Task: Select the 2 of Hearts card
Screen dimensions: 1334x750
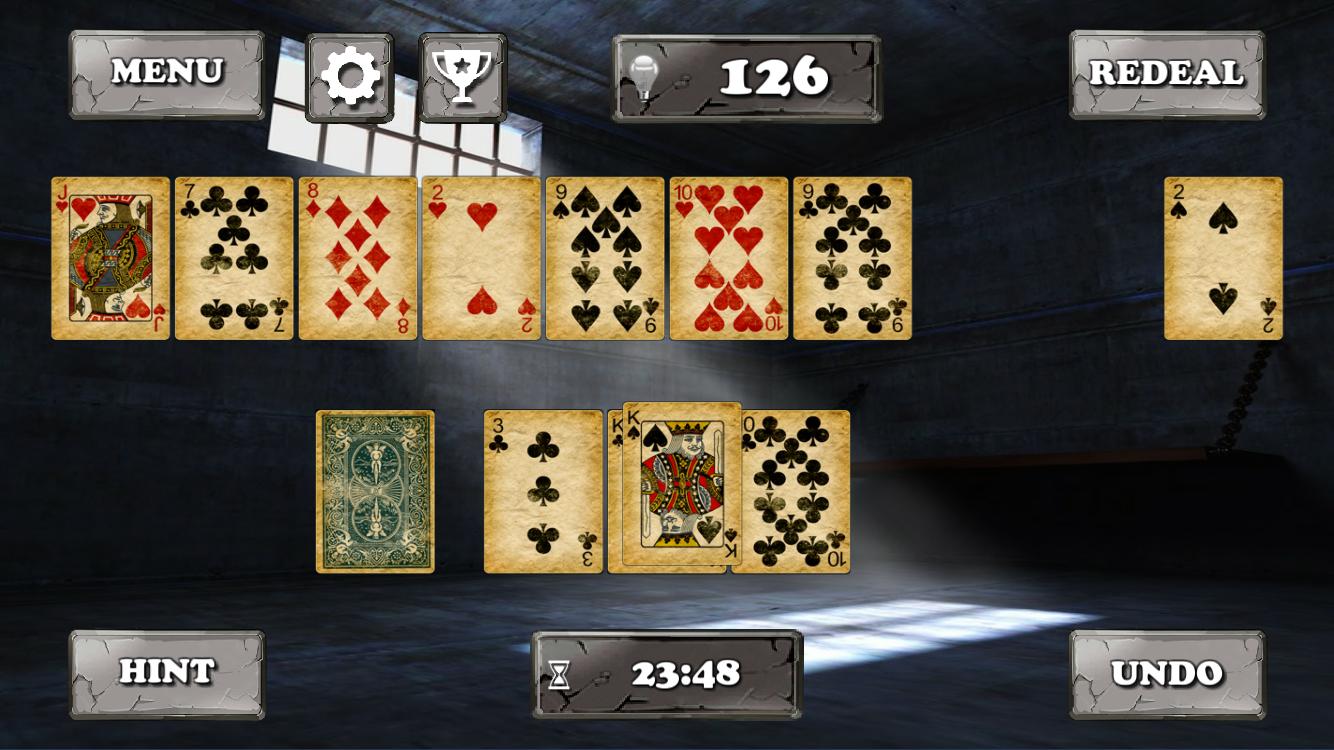Action: click(479, 258)
